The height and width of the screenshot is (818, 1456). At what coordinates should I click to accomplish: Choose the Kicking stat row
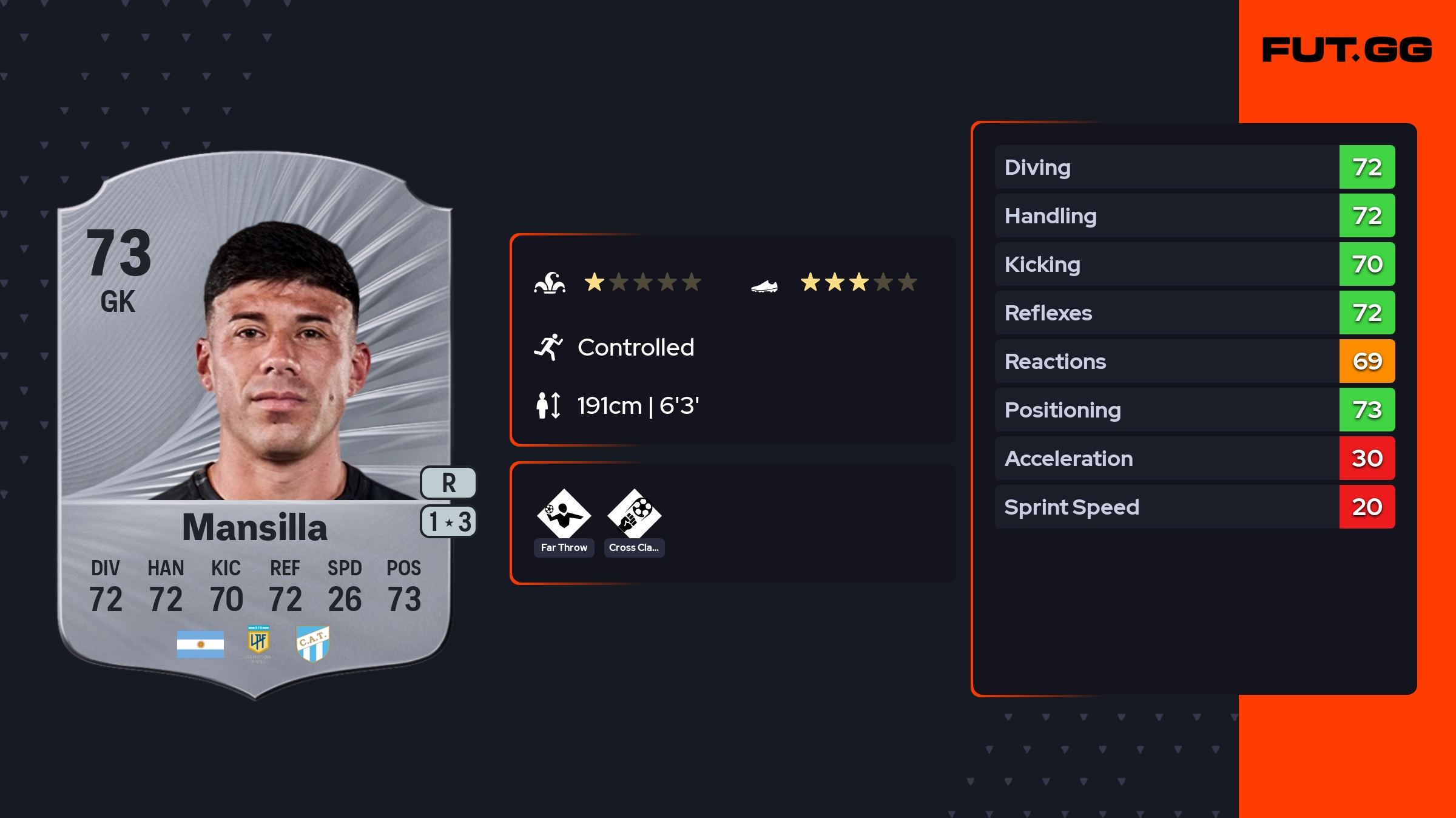coord(1195,264)
